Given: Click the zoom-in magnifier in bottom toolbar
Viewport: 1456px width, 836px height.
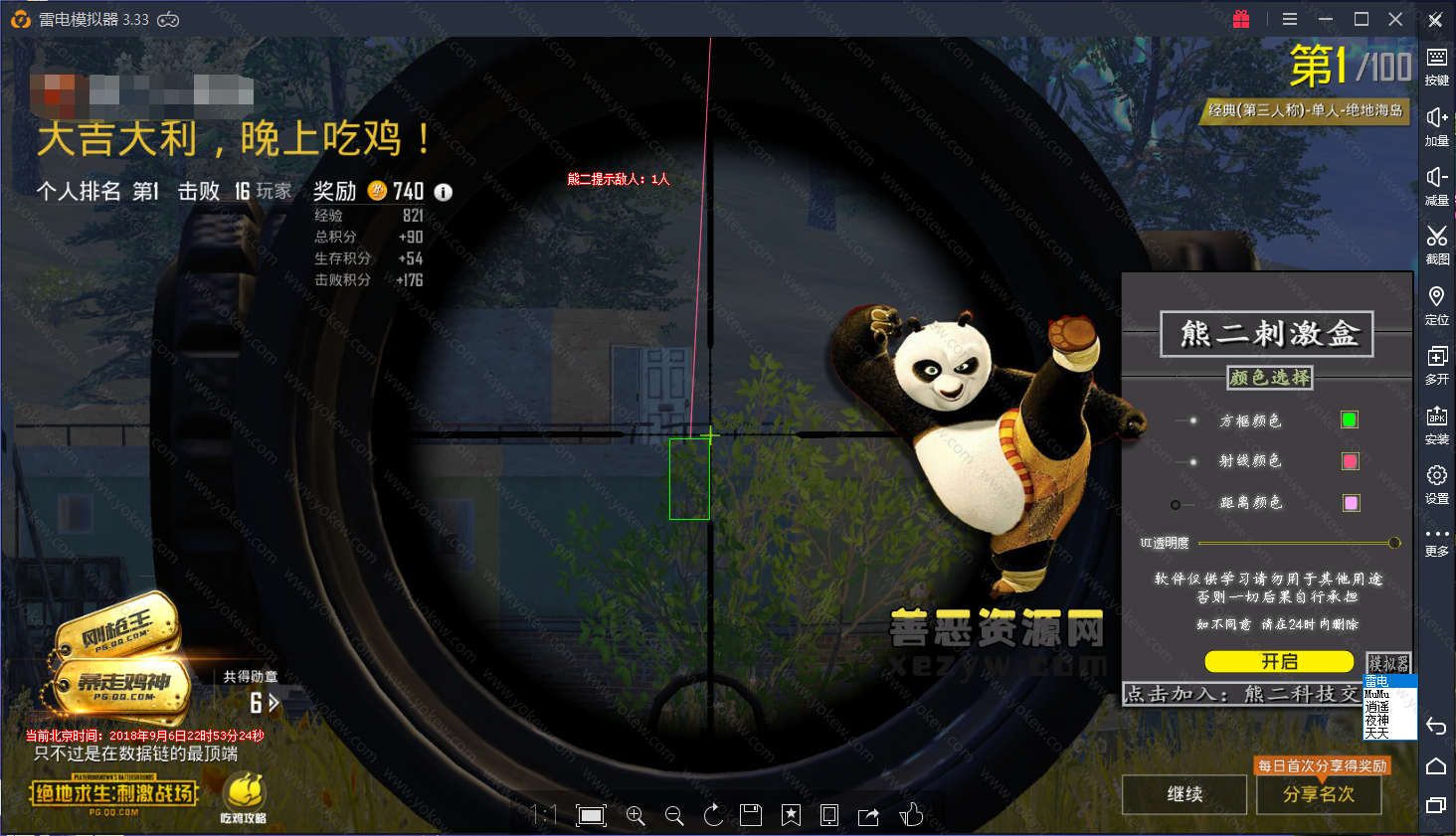Looking at the screenshot, I should 636,816.
